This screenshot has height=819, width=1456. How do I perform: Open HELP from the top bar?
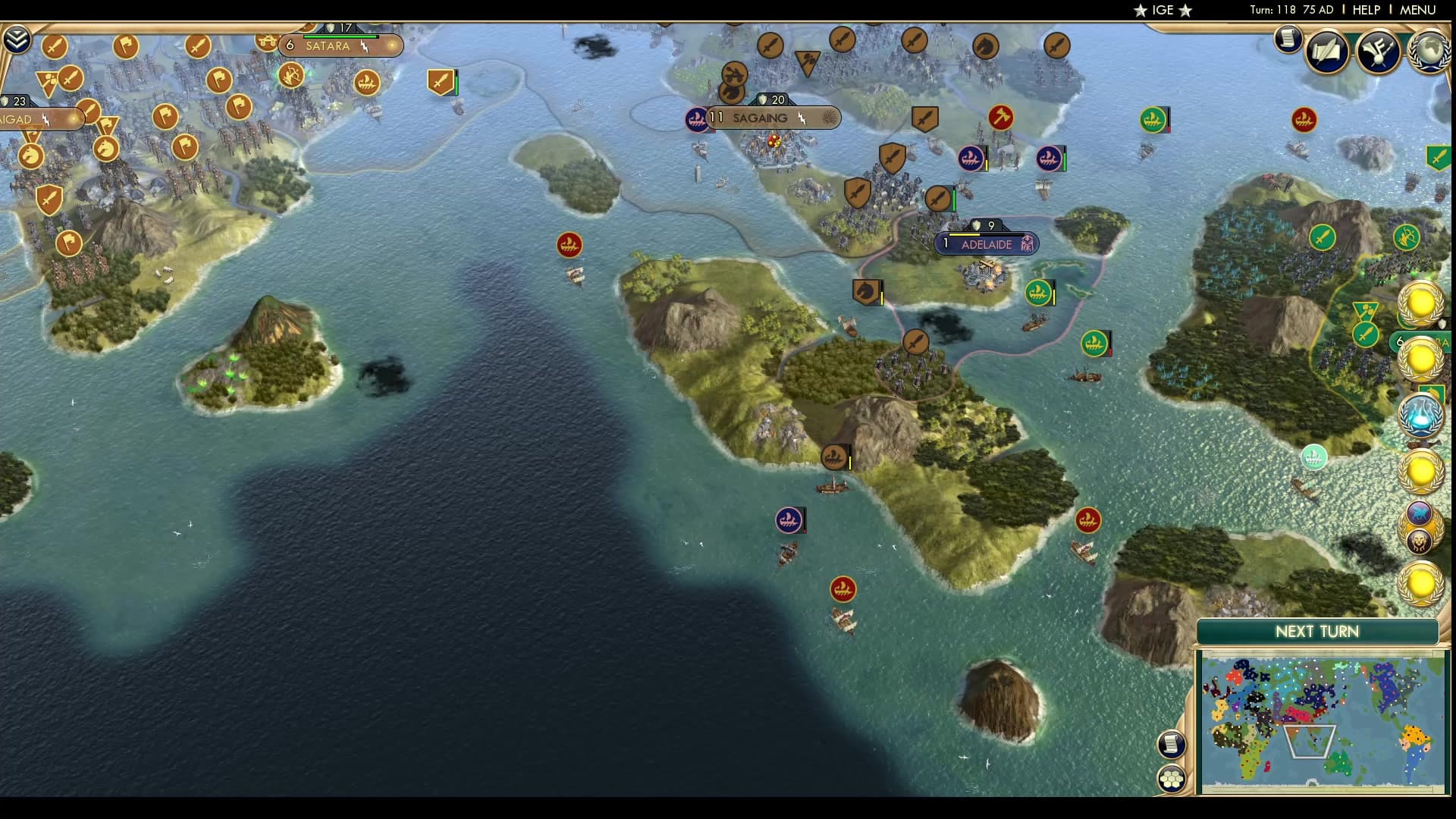[x=1365, y=11]
